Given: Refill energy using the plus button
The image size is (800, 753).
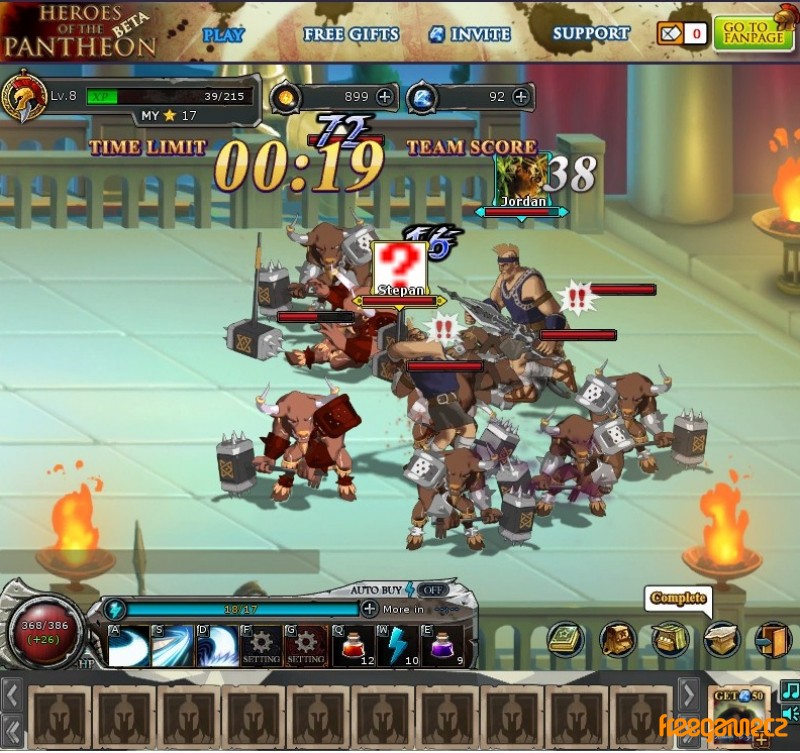Looking at the screenshot, I should pos(369,608).
